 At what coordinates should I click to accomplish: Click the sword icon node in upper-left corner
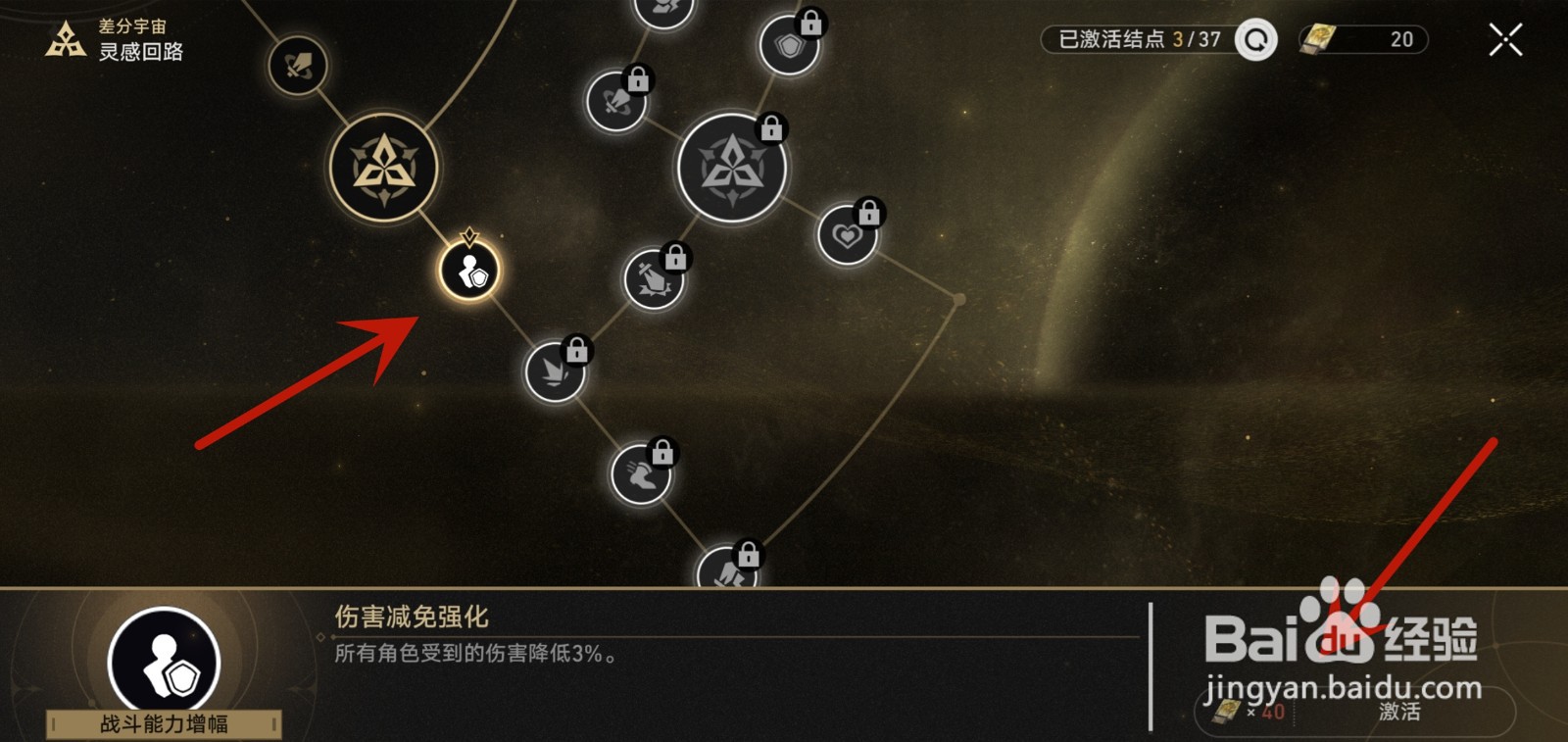click(297, 62)
